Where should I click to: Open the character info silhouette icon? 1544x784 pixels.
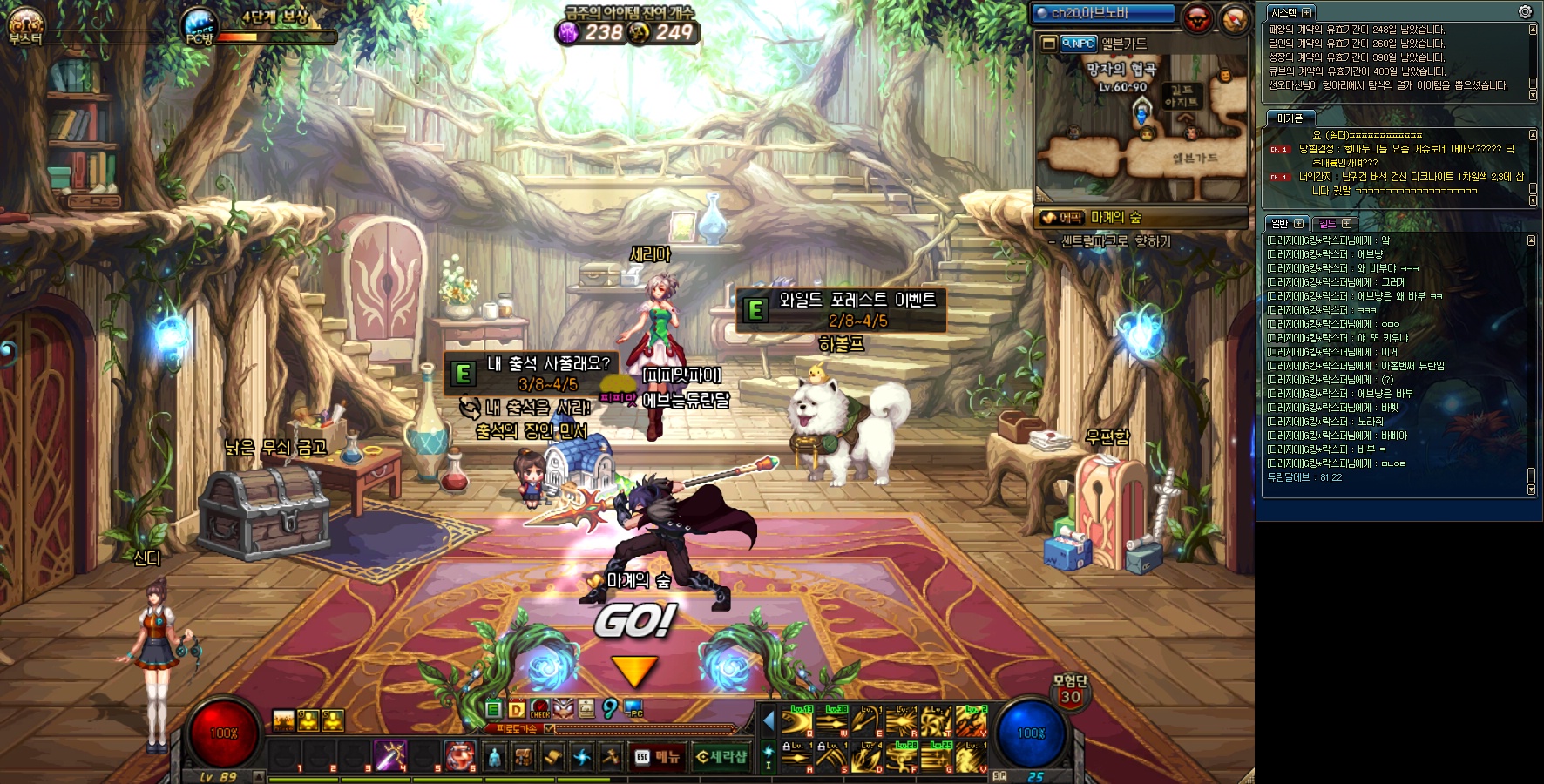click(x=494, y=757)
